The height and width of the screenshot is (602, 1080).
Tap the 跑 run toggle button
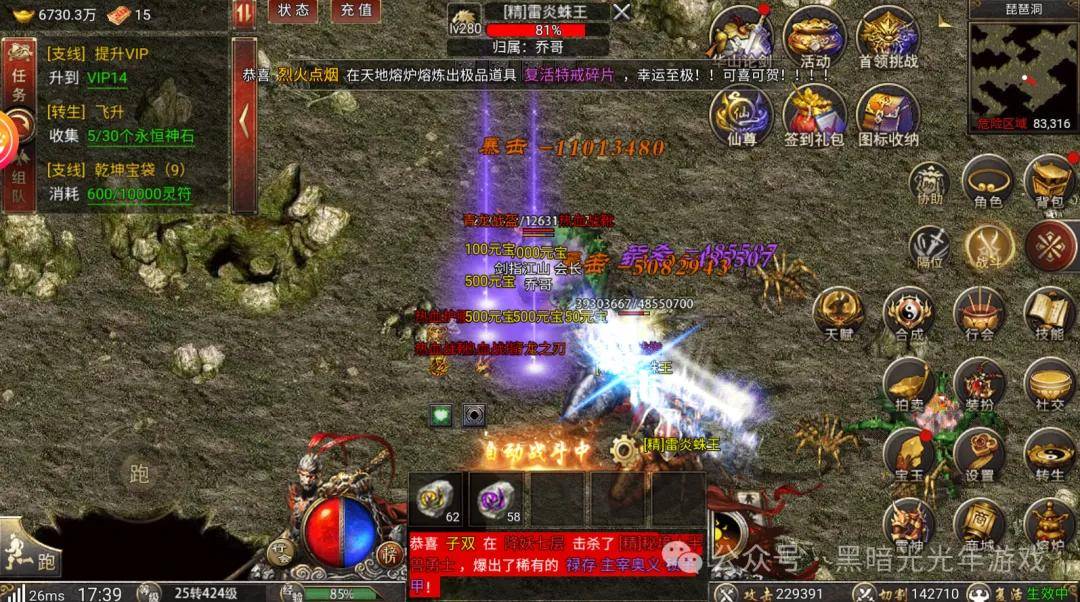(139, 473)
